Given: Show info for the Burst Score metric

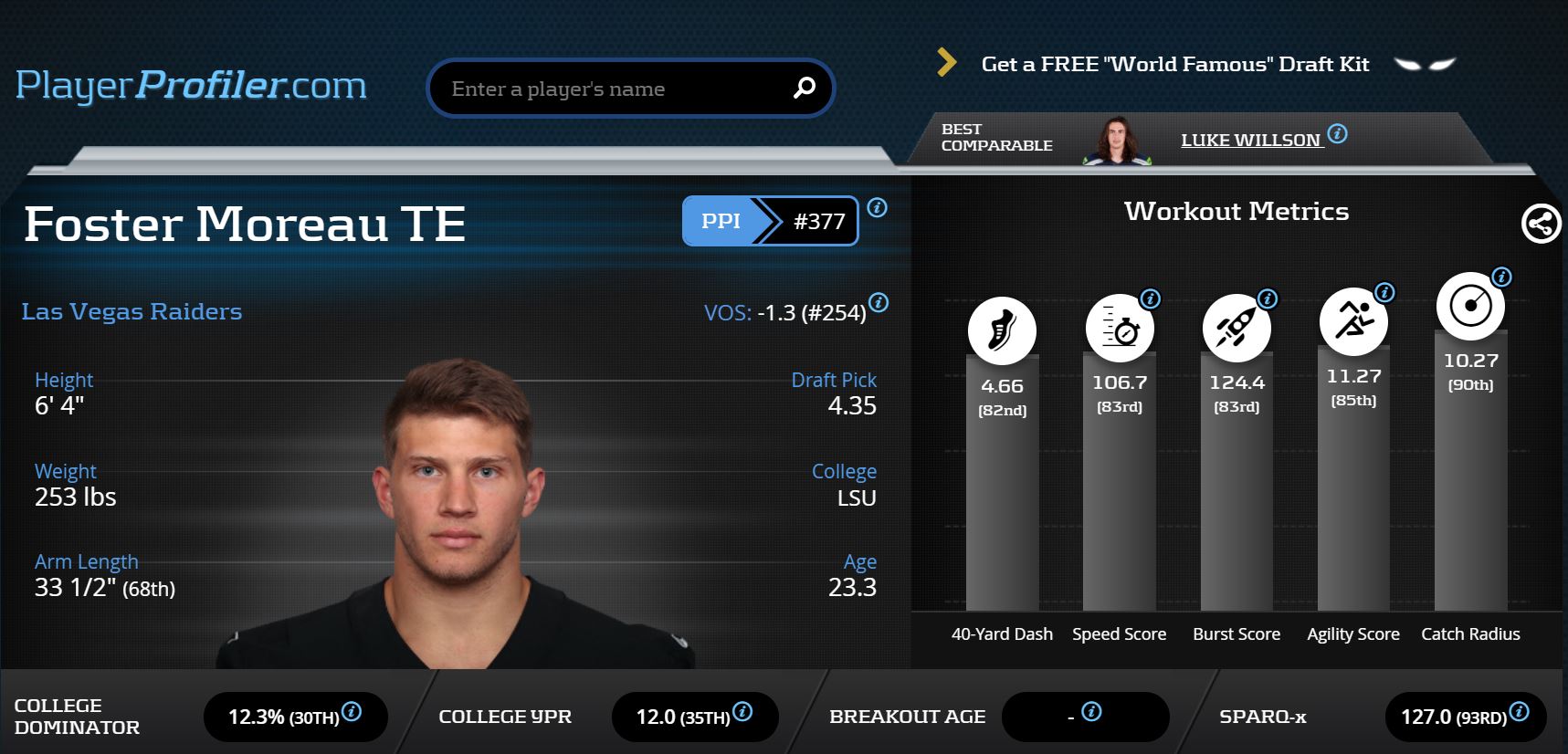Looking at the screenshot, I should (1268, 298).
